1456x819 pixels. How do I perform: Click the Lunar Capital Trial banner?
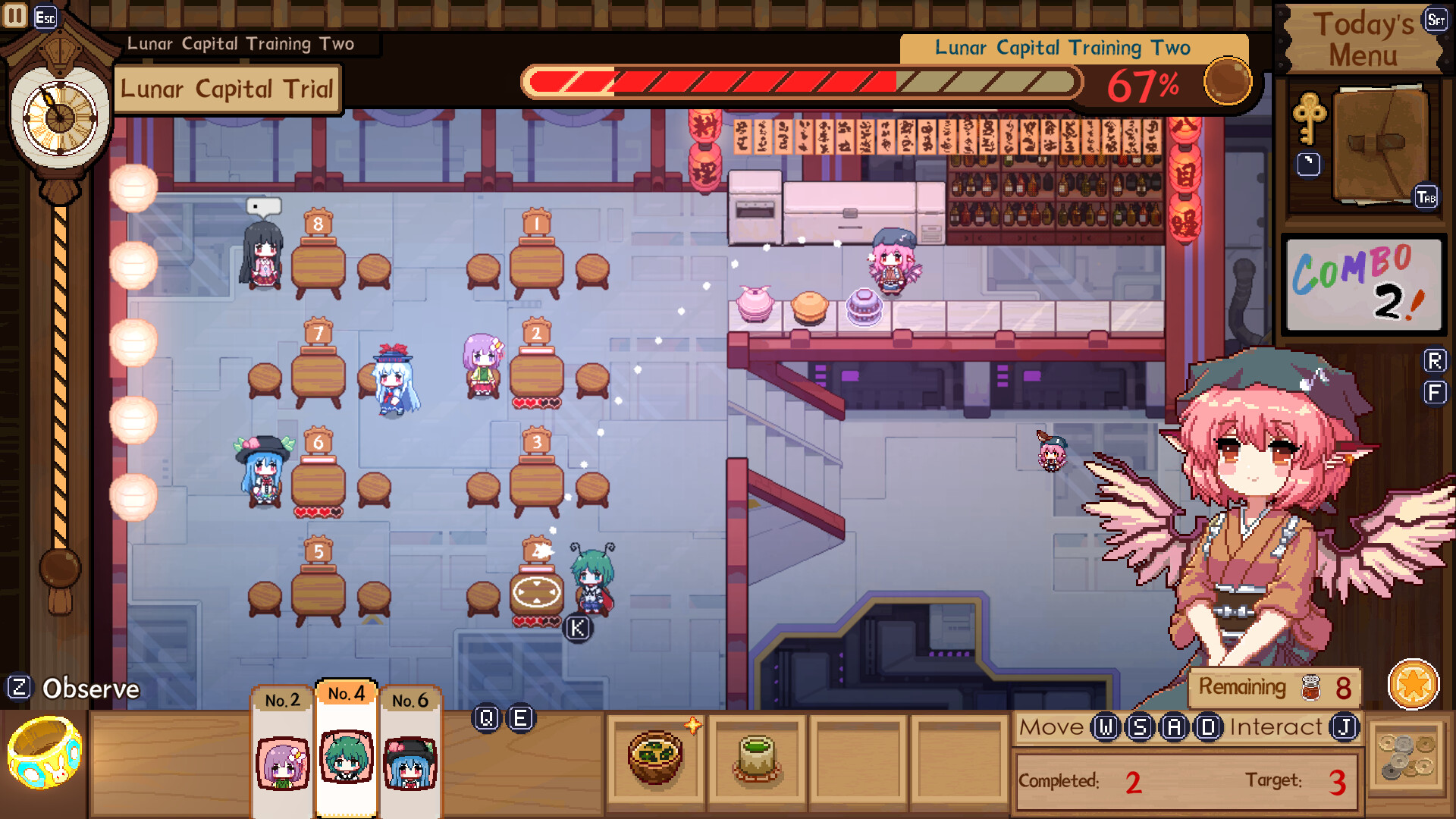[x=226, y=89]
